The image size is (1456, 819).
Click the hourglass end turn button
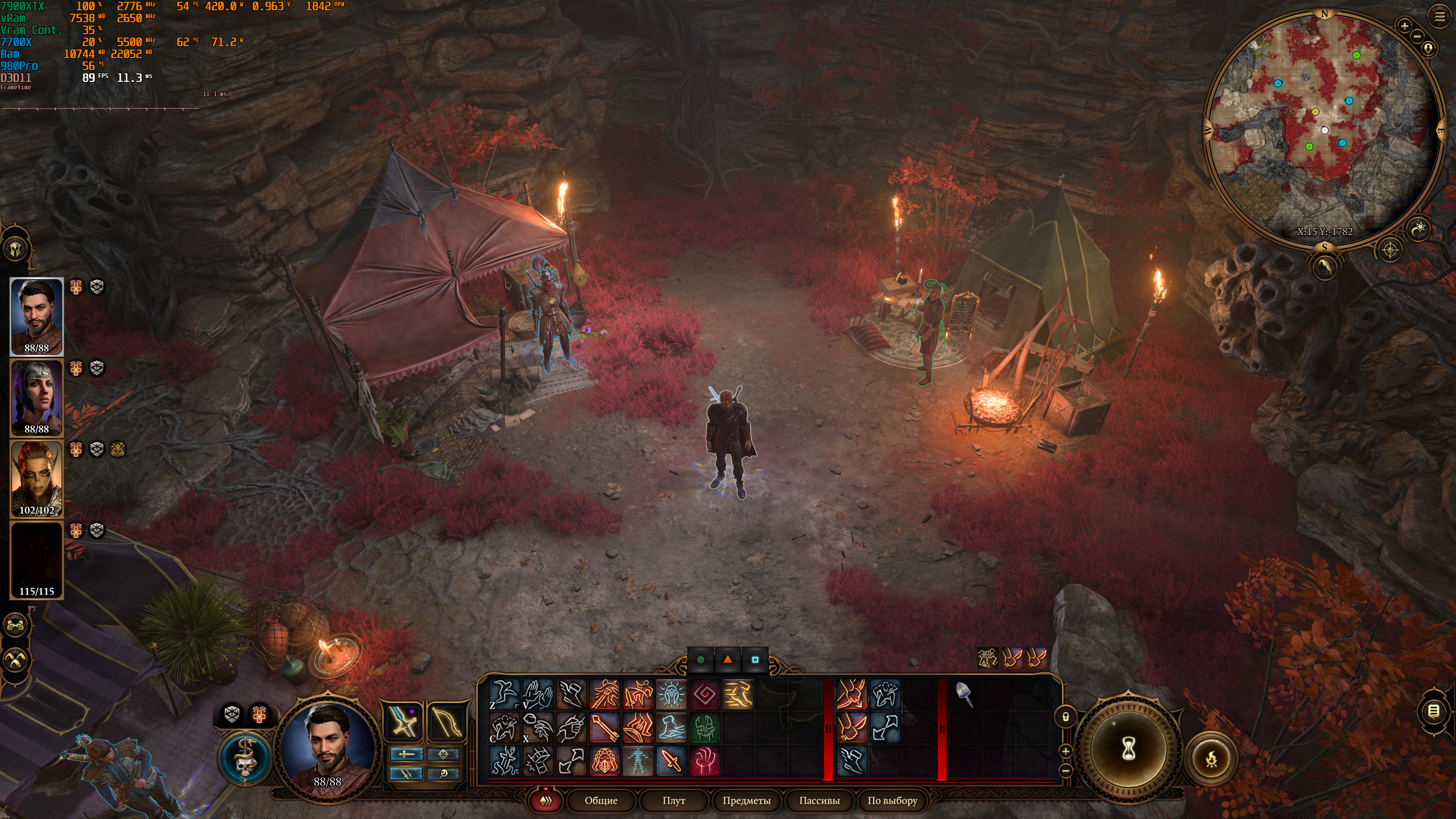(x=1128, y=749)
